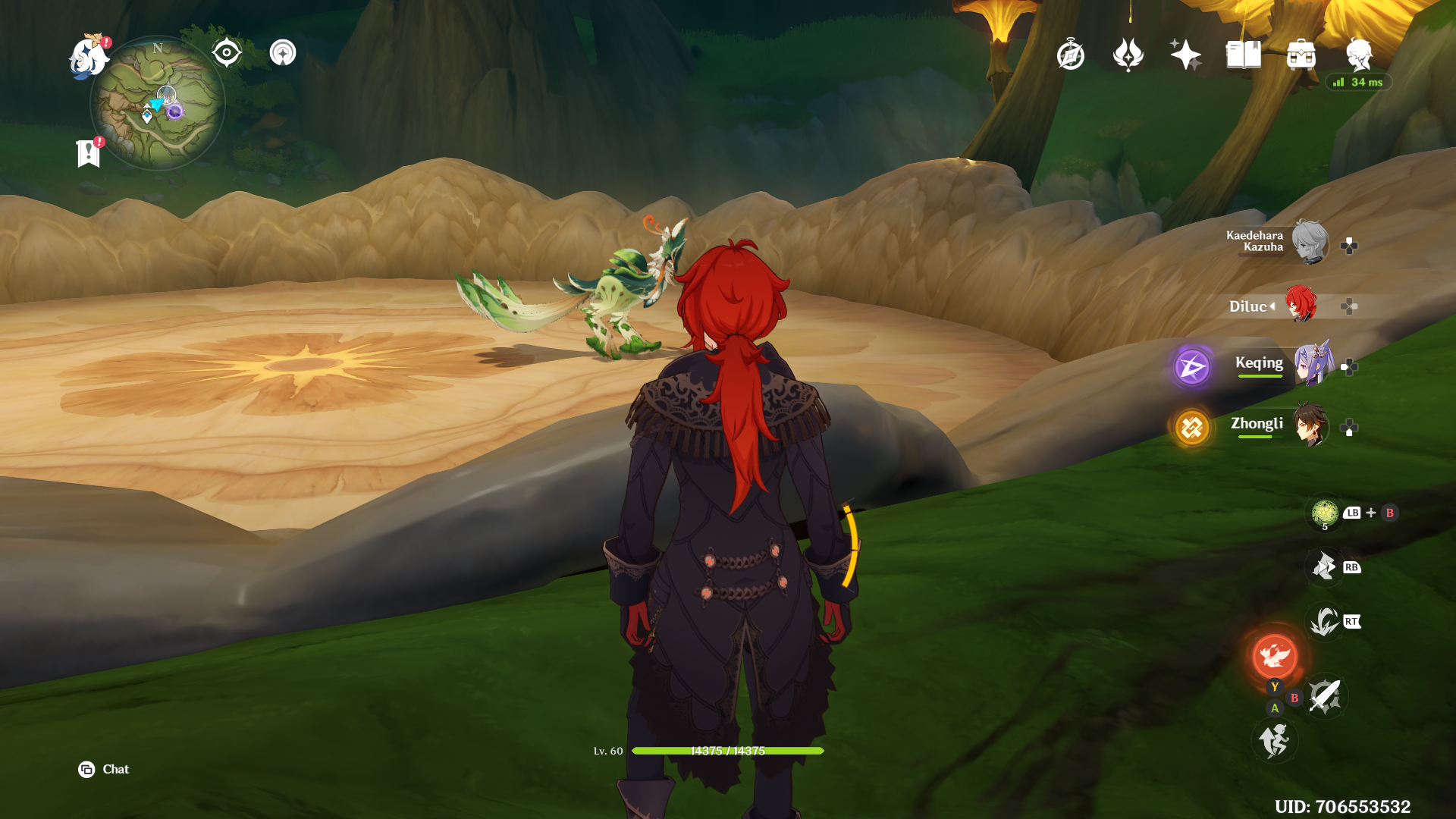Open the Paimon Menu
Viewport: 1456px width, 819px height.
click(89, 58)
